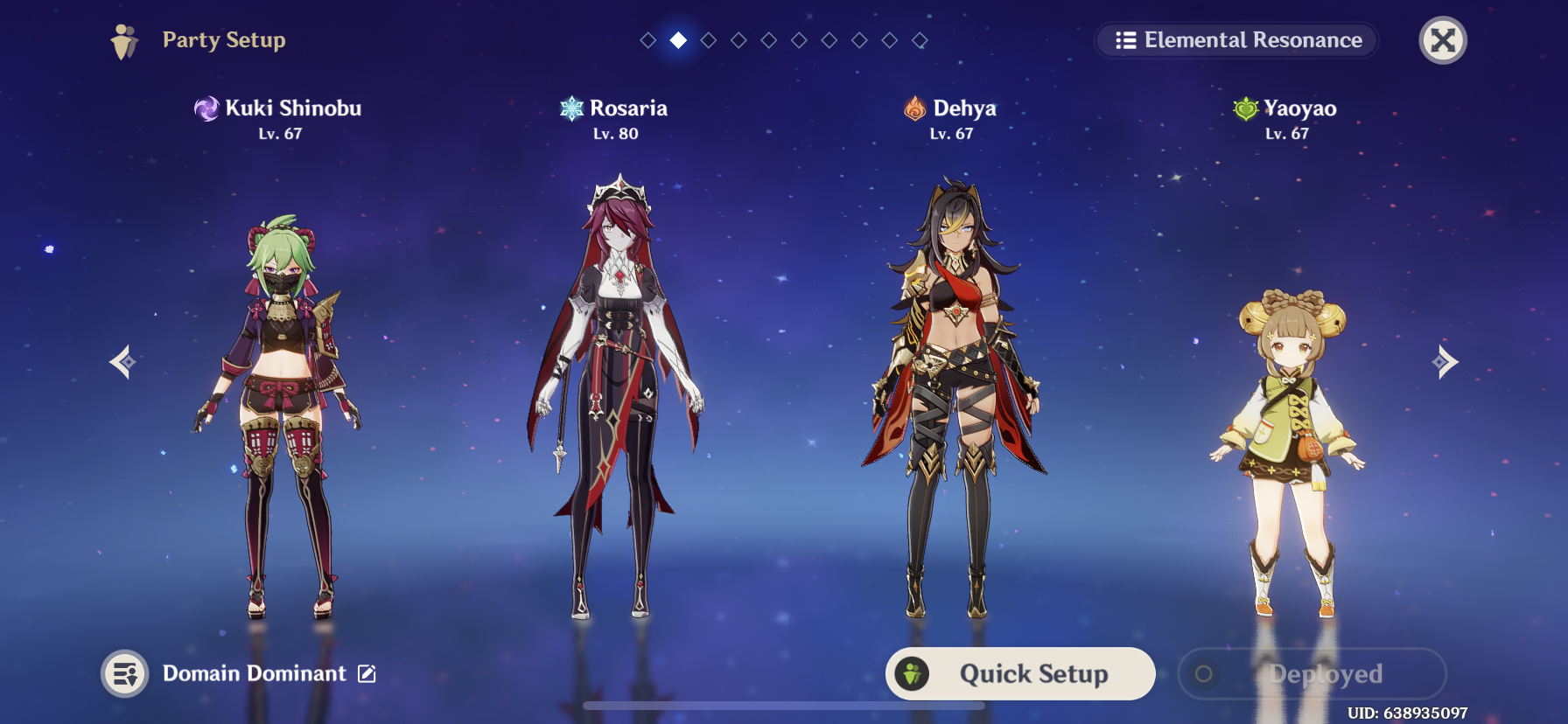Screen dimensions: 1568x724
Task: Open the Elemental Resonance panel
Action: pos(1235,40)
